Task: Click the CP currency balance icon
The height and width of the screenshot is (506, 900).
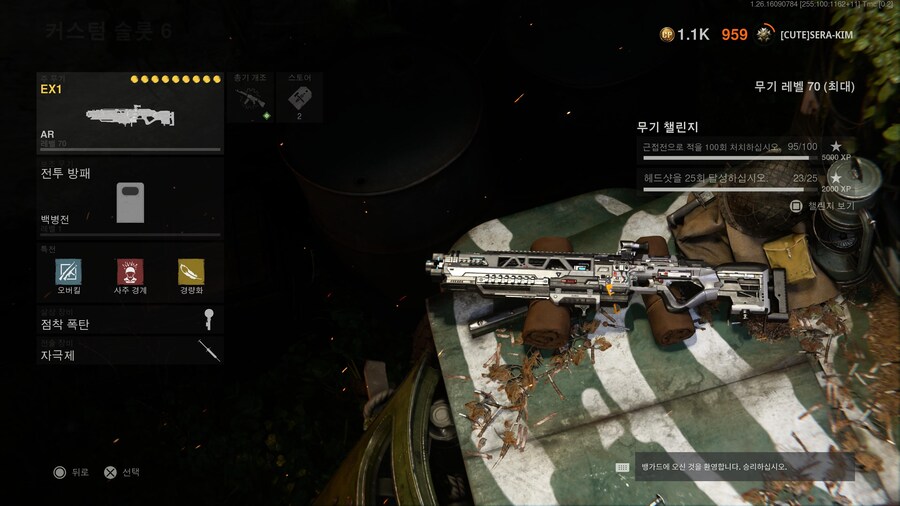Action: (x=667, y=35)
